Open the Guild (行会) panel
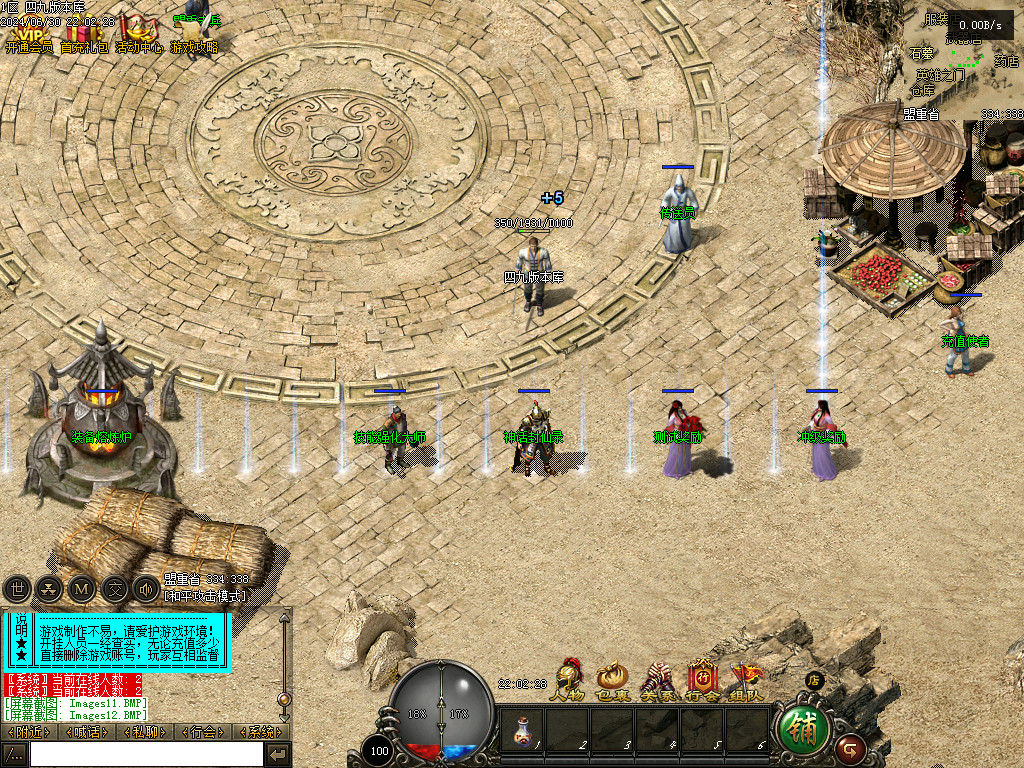1024x768 pixels. coord(702,680)
